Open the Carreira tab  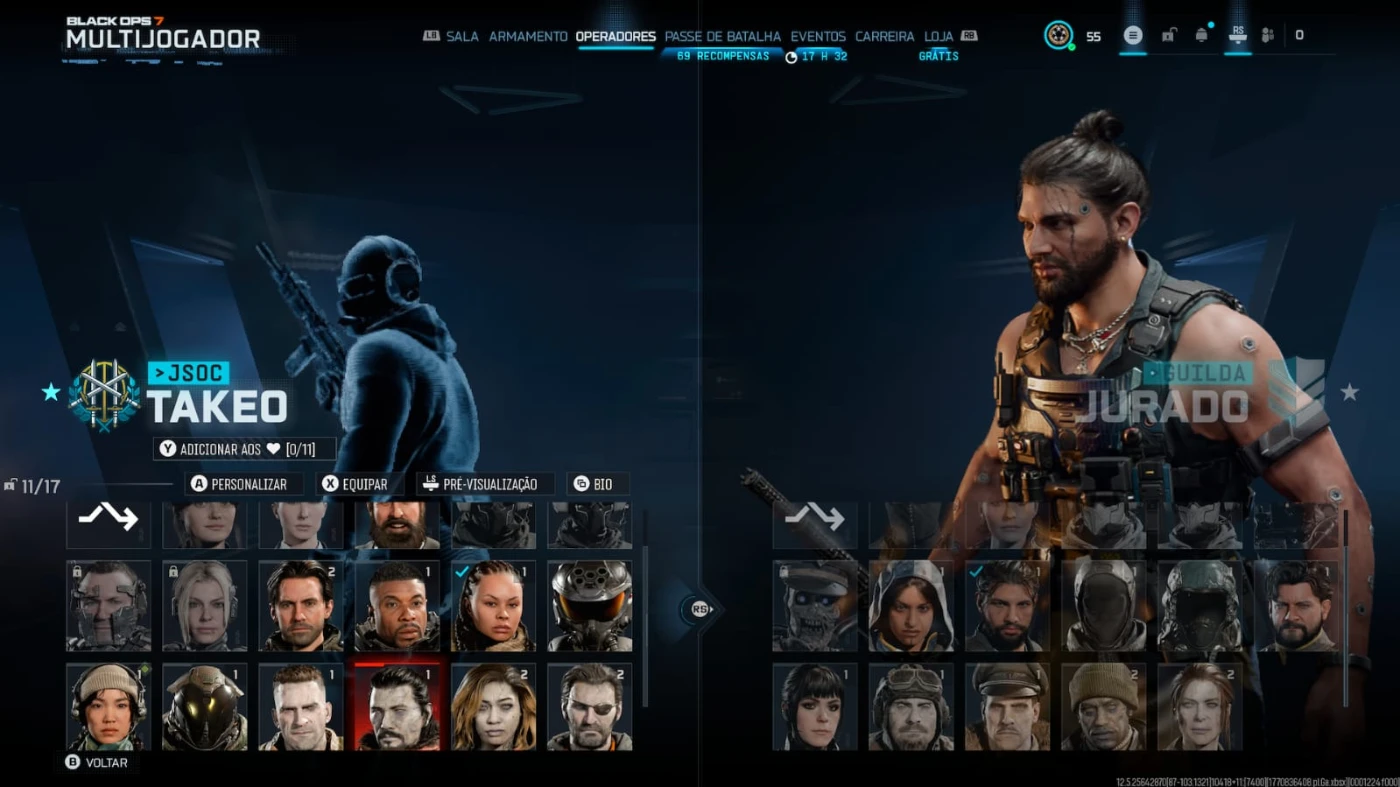[884, 36]
